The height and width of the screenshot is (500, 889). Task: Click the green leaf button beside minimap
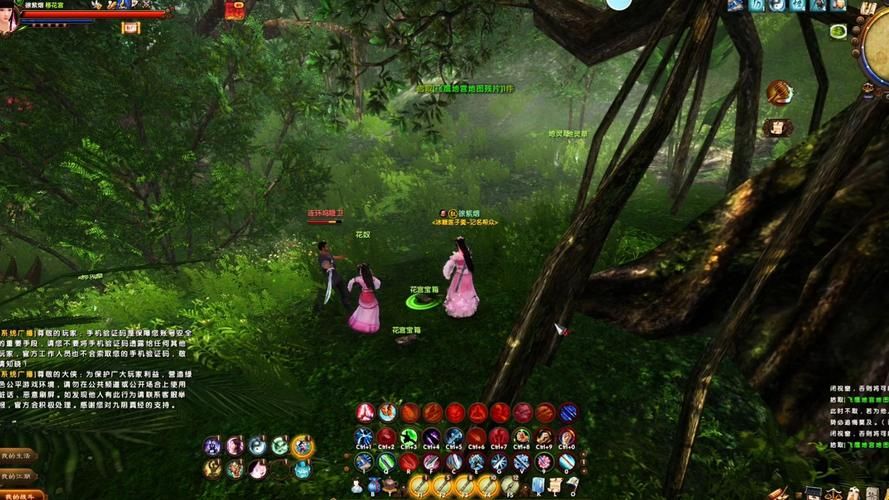[838, 31]
